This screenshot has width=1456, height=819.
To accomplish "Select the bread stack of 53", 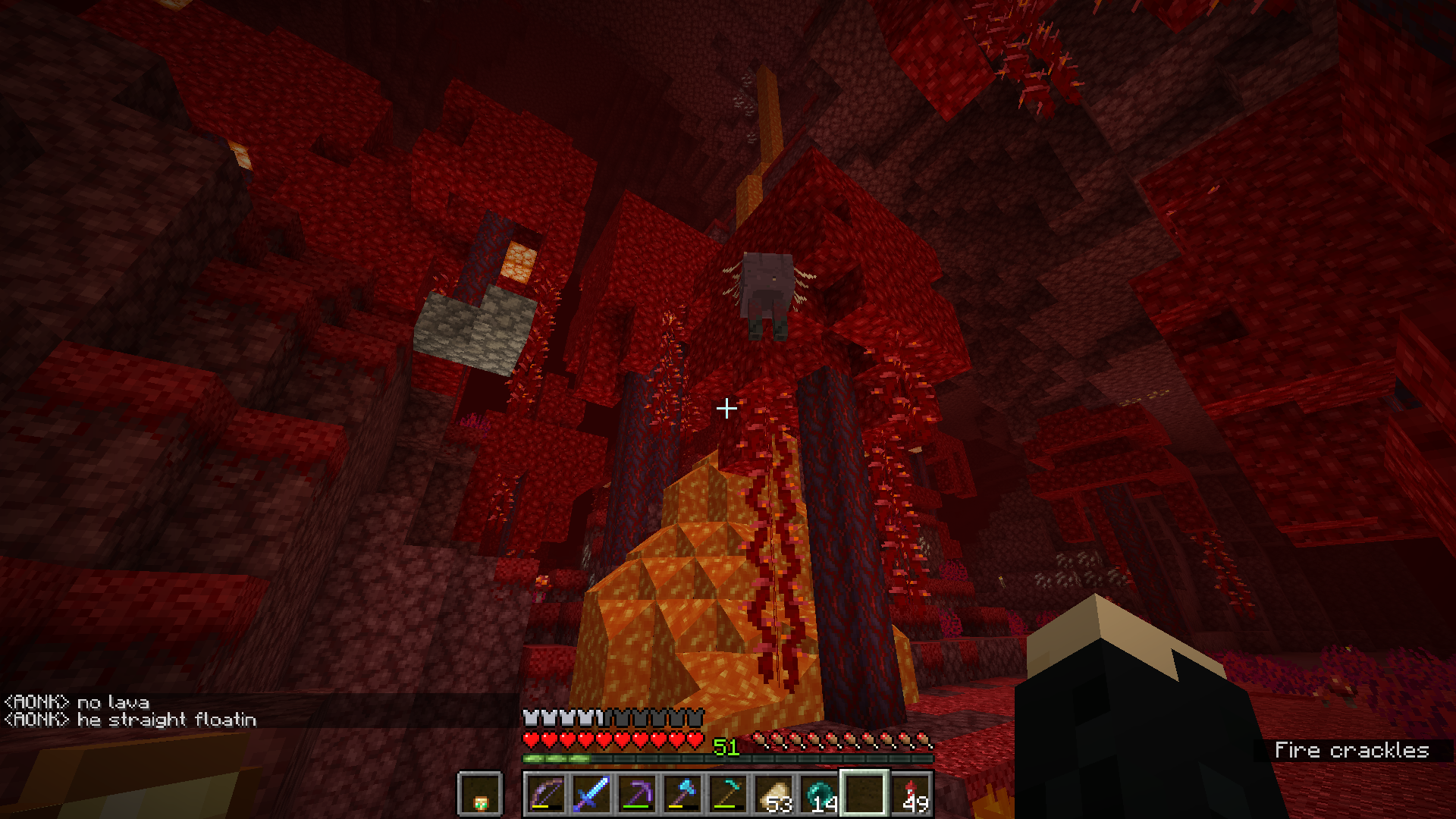I will [773, 794].
